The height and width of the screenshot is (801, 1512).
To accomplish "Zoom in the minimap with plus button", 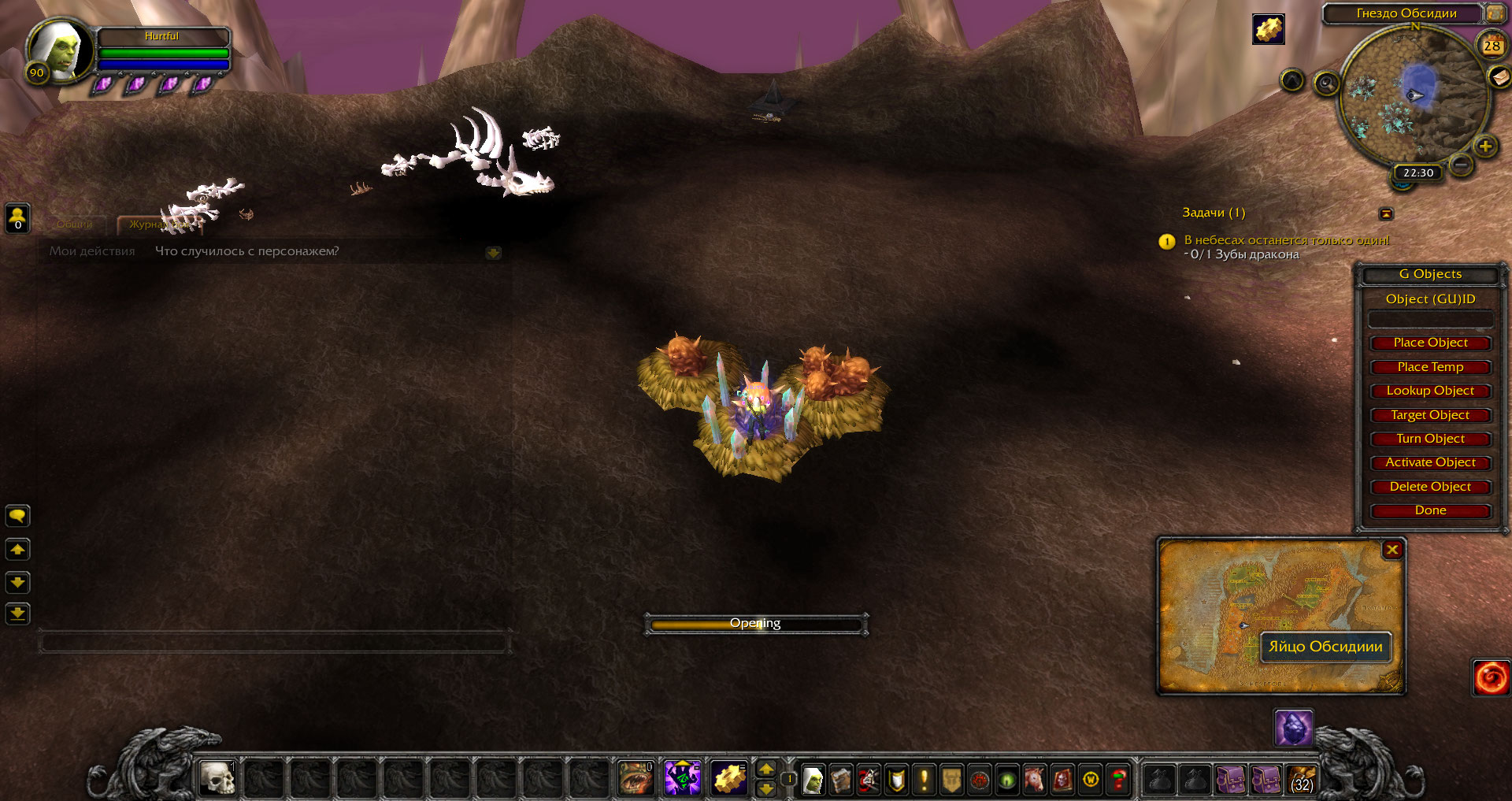I will click(1485, 146).
